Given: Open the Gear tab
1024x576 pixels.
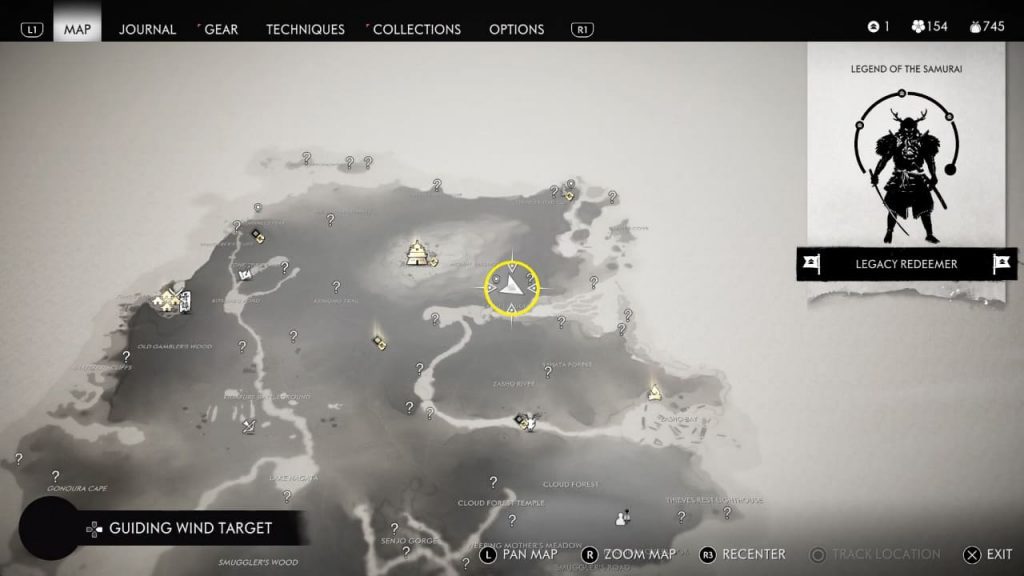Looking at the screenshot, I should tap(220, 29).
